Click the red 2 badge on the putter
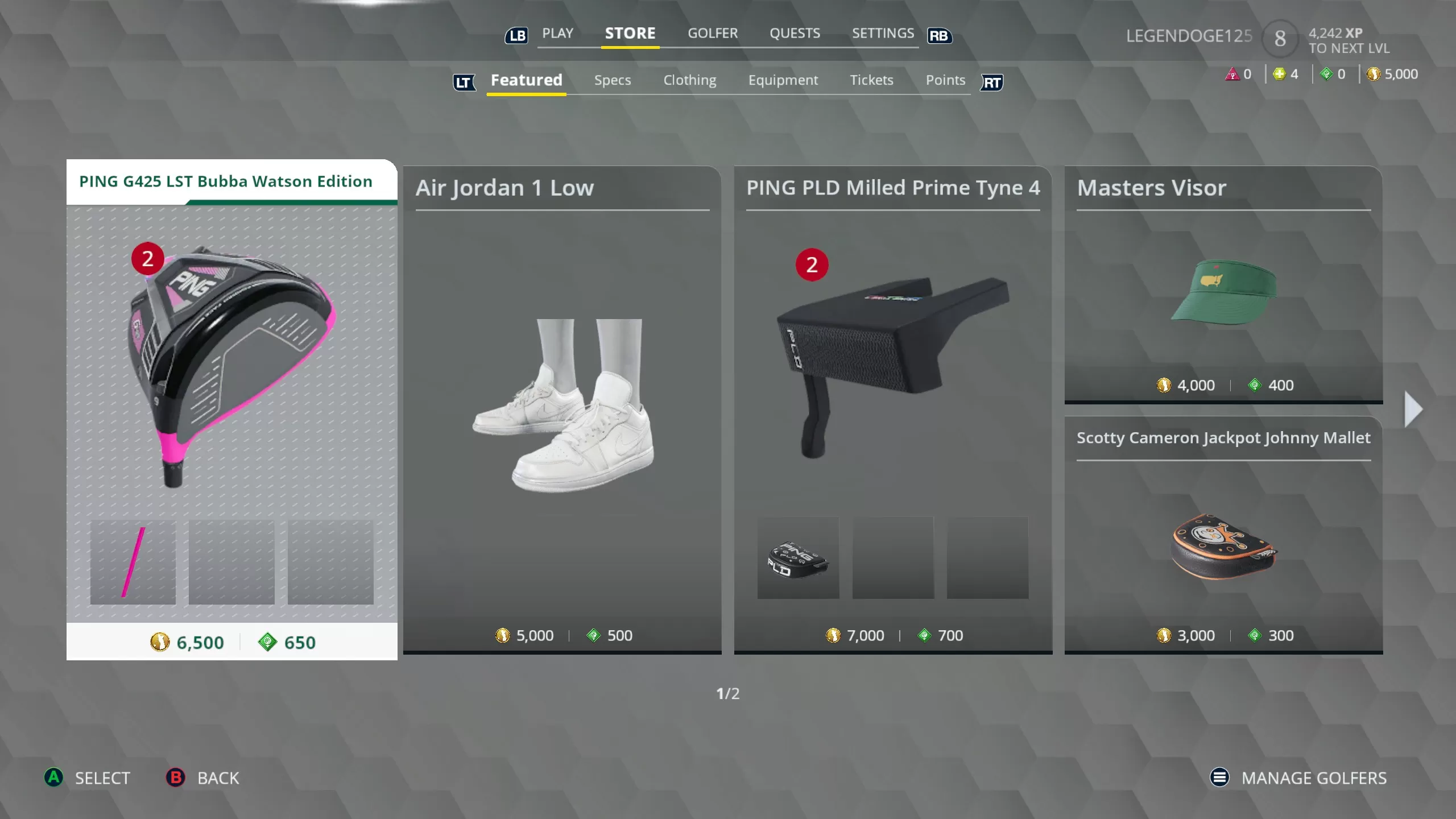 [x=813, y=265]
